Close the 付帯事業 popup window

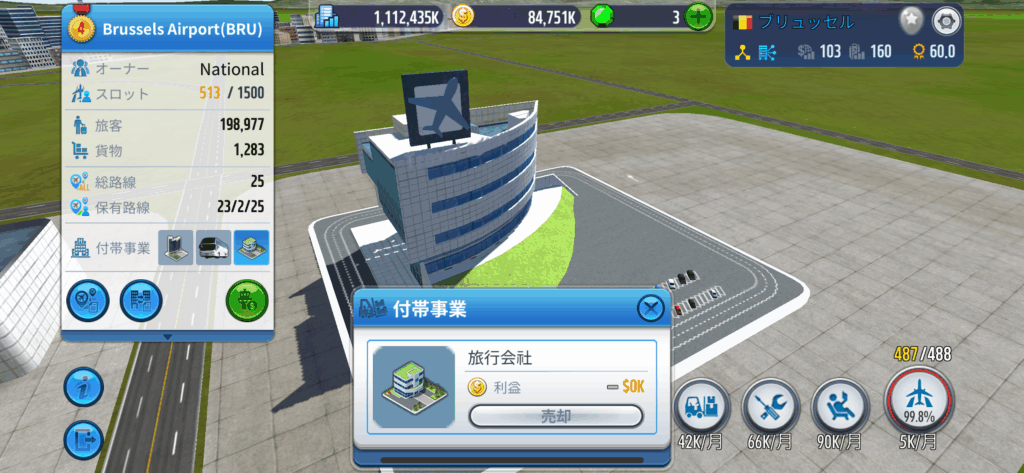click(x=650, y=309)
